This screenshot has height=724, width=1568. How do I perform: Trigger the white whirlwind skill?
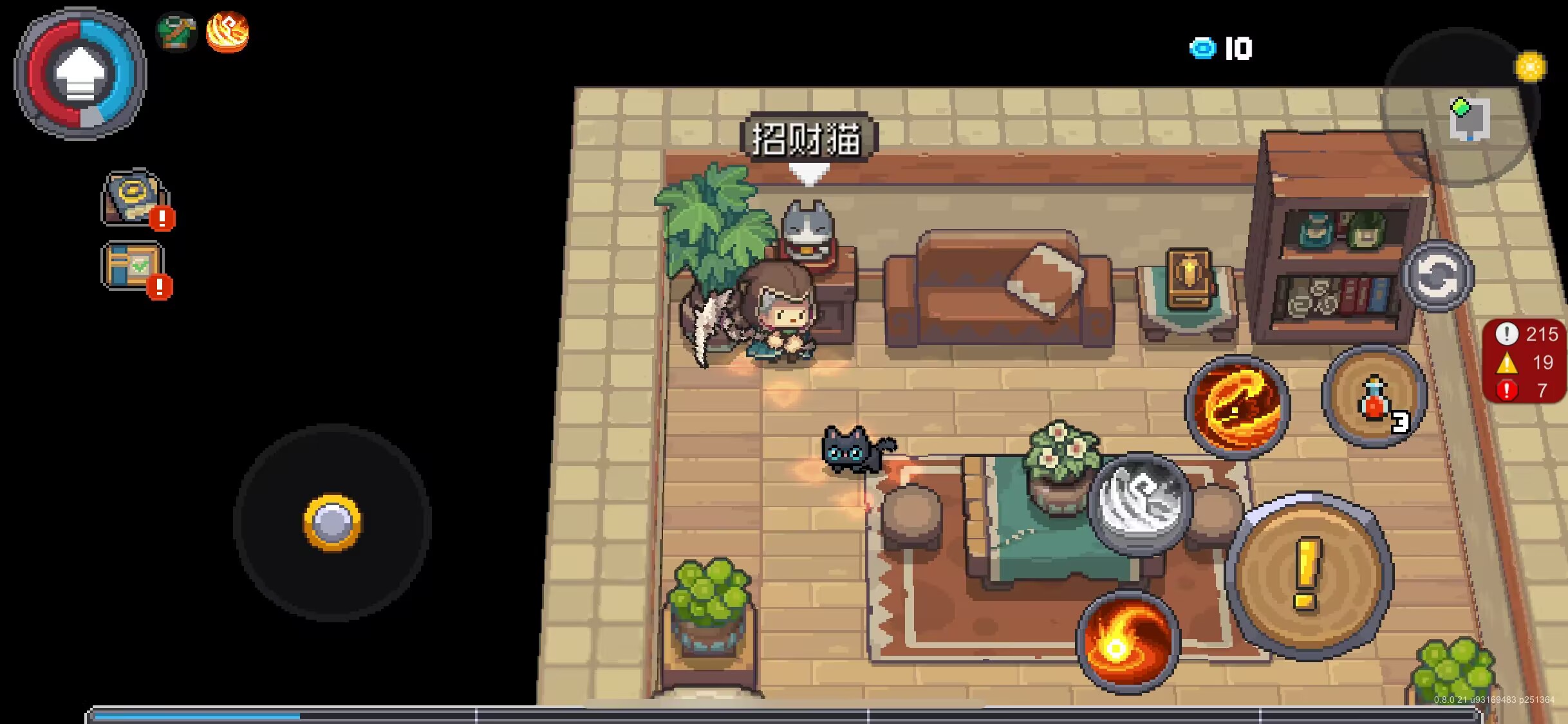pos(1140,503)
